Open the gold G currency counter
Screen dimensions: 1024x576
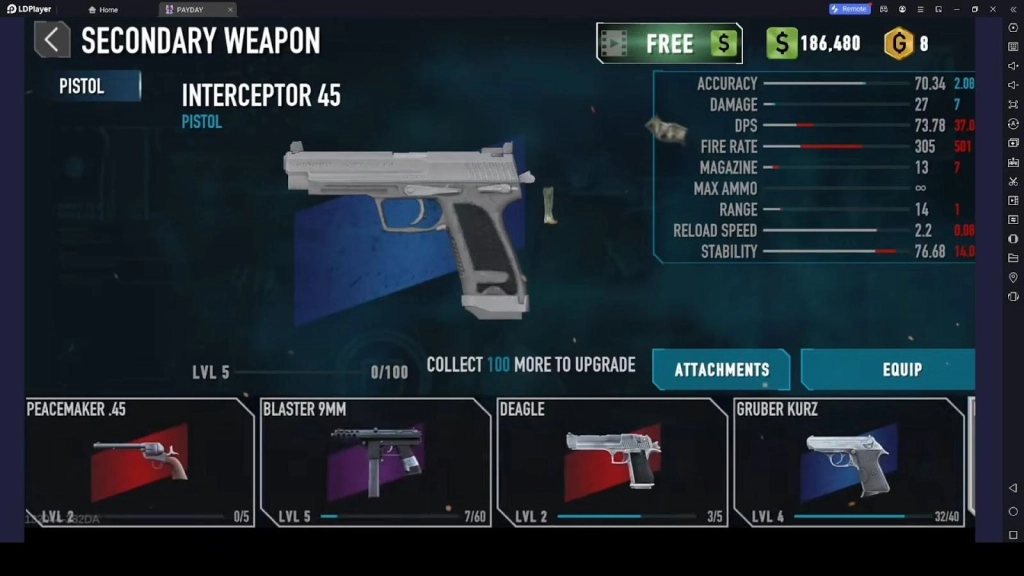coord(907,43)
